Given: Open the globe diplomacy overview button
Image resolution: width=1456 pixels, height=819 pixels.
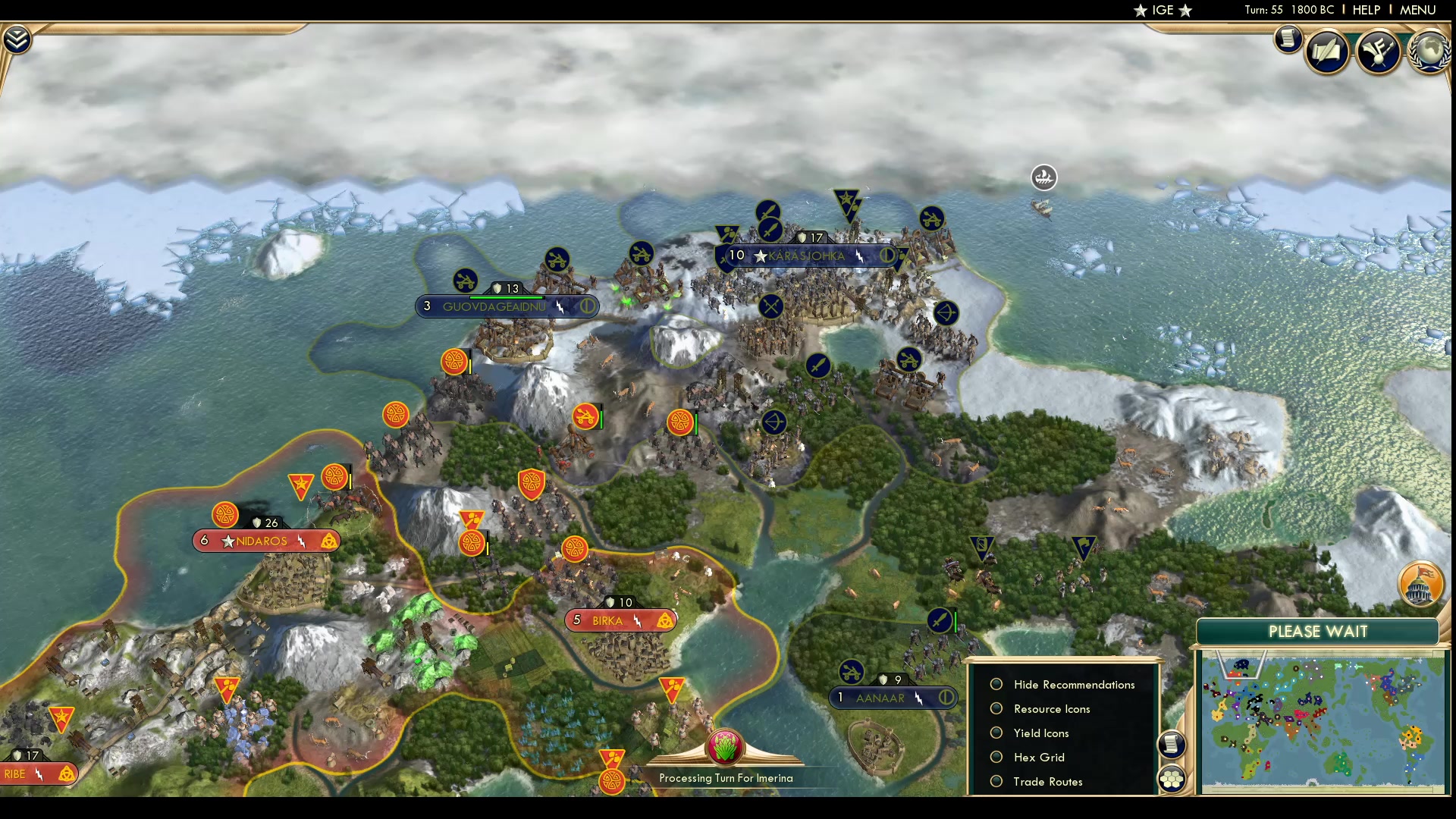Looking at the screenshot, I should (1429, 52).
